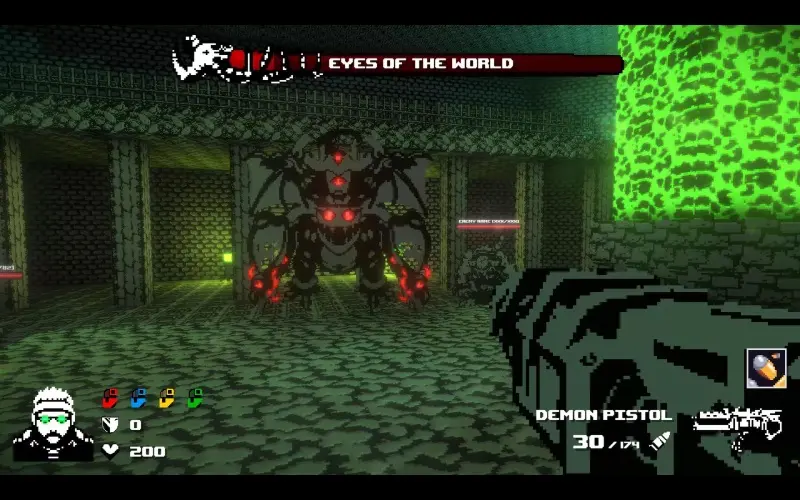Select the red keycard icon
This screenshot has height=500, width=800.
111,398
